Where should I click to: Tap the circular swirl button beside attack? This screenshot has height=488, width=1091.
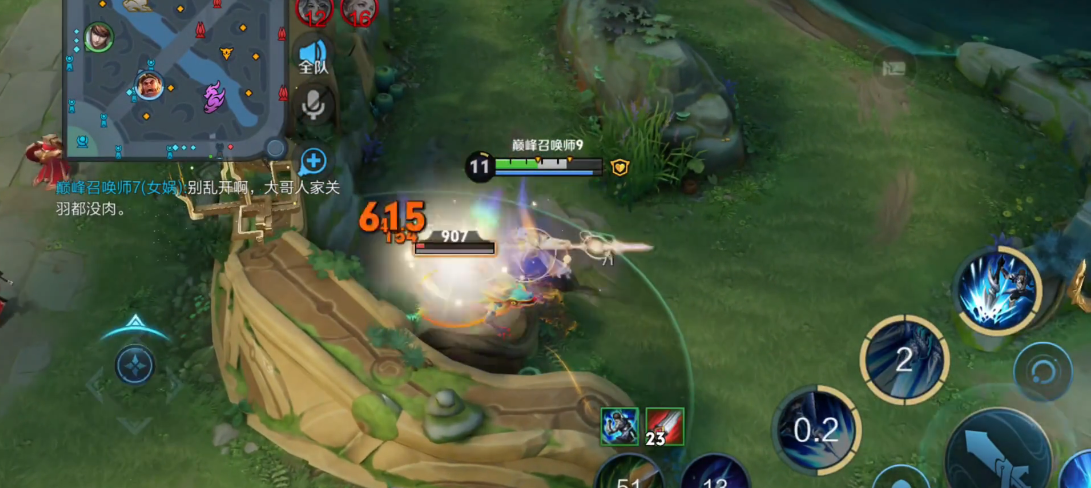1042,372
